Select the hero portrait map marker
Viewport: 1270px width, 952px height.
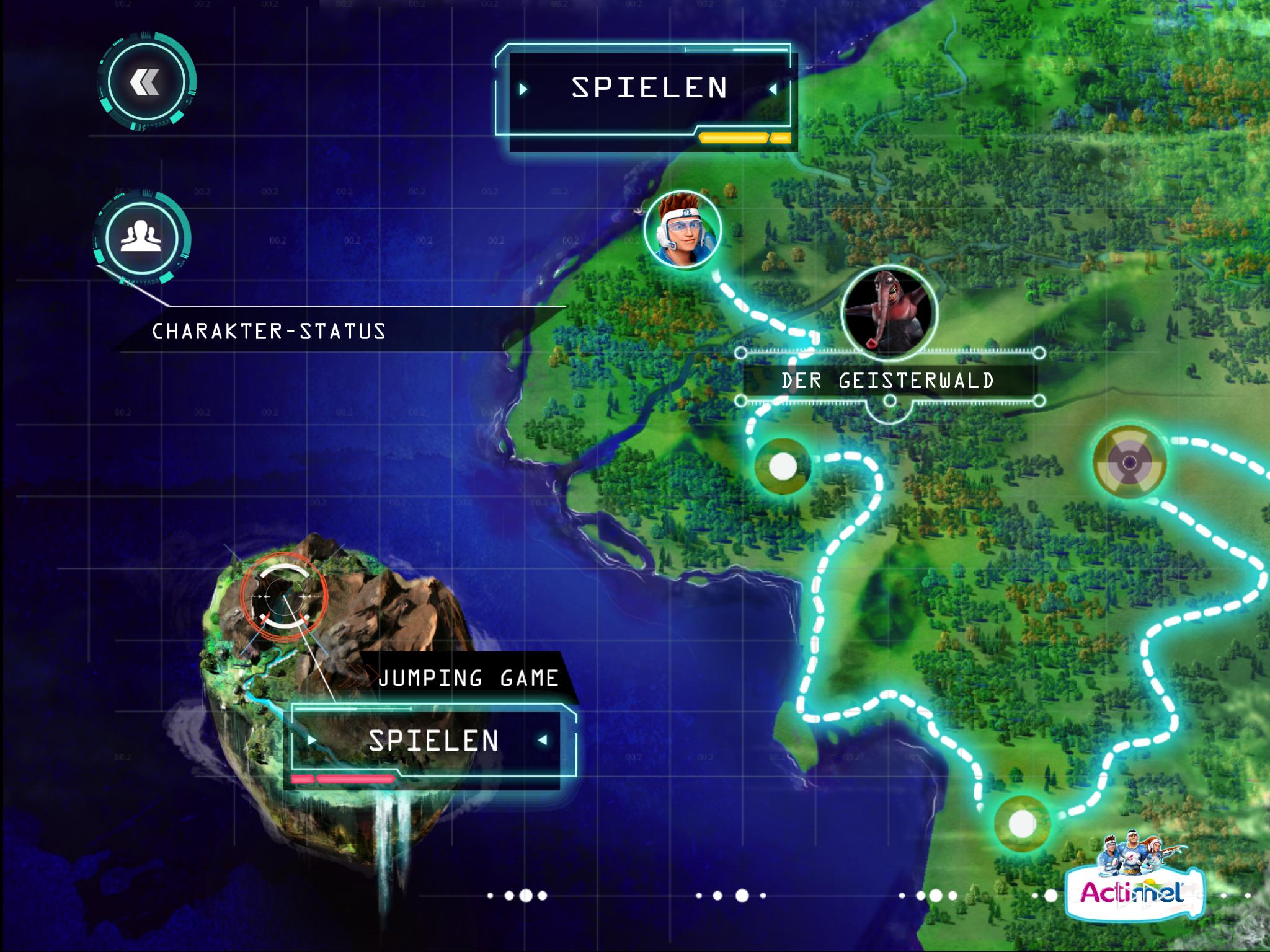[682, 229]
